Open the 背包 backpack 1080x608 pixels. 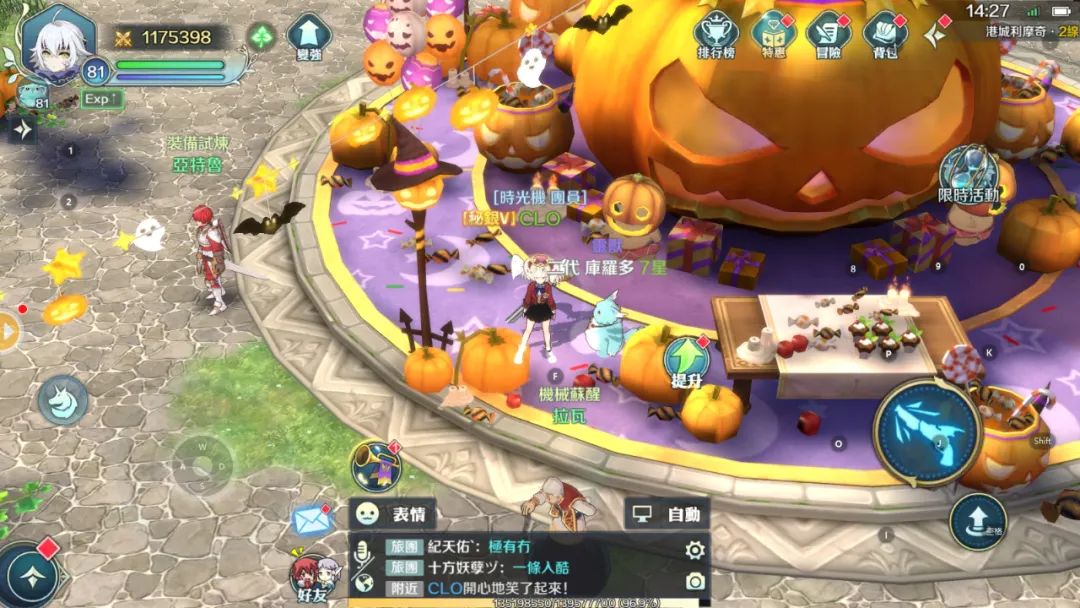(884, 32)
